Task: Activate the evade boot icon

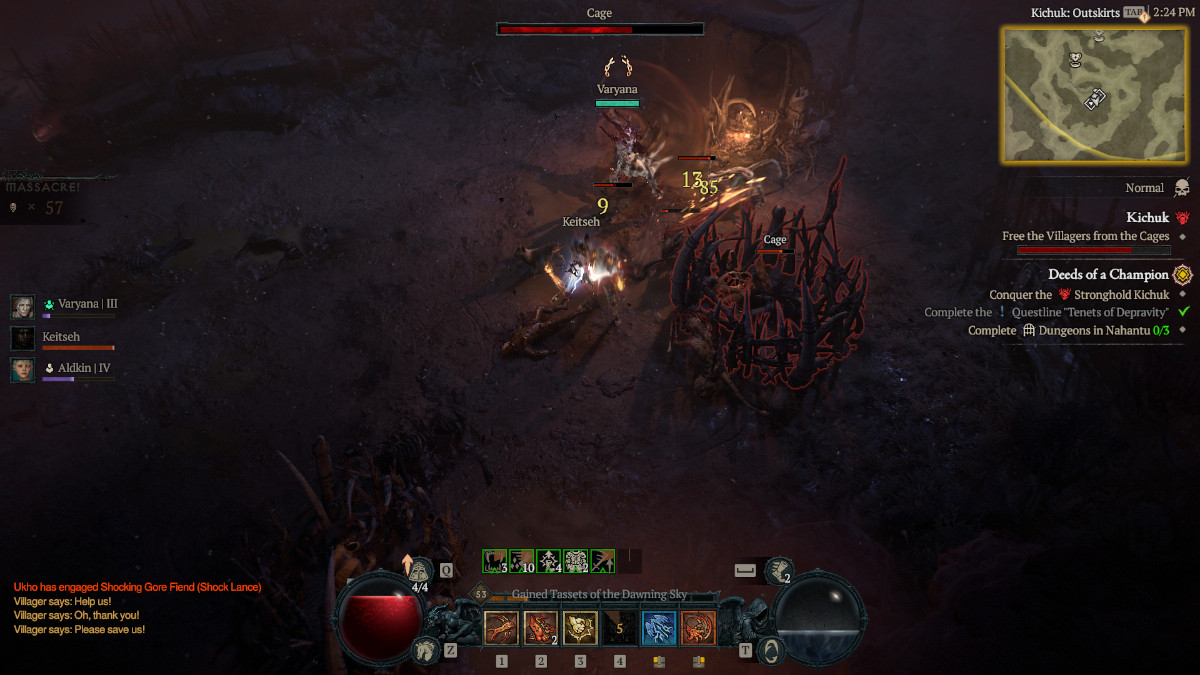Action: coord(779,571)
